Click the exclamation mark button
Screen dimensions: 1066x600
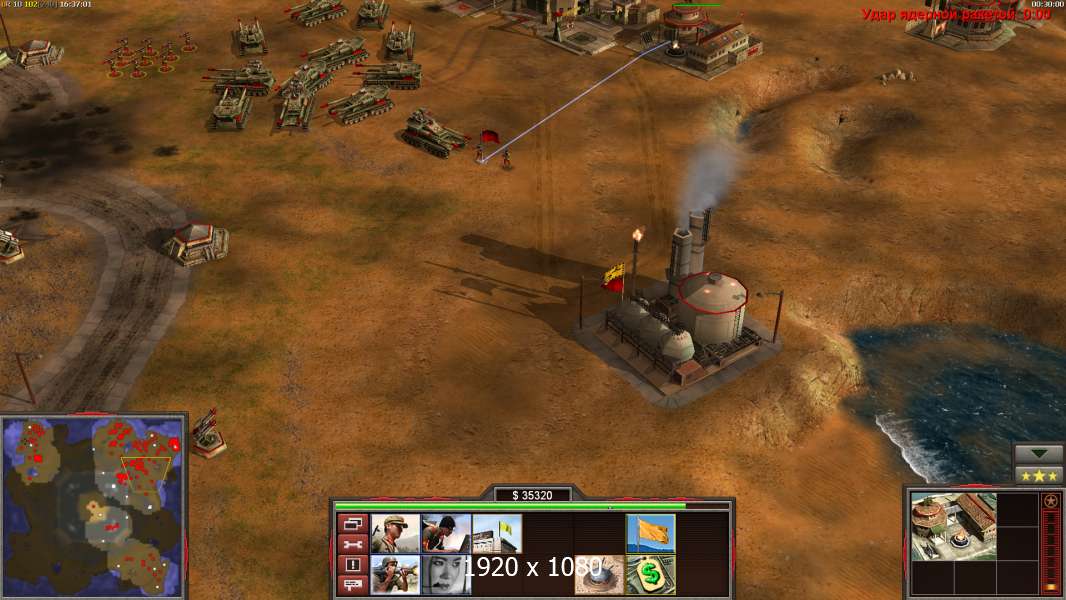point(352,565)
